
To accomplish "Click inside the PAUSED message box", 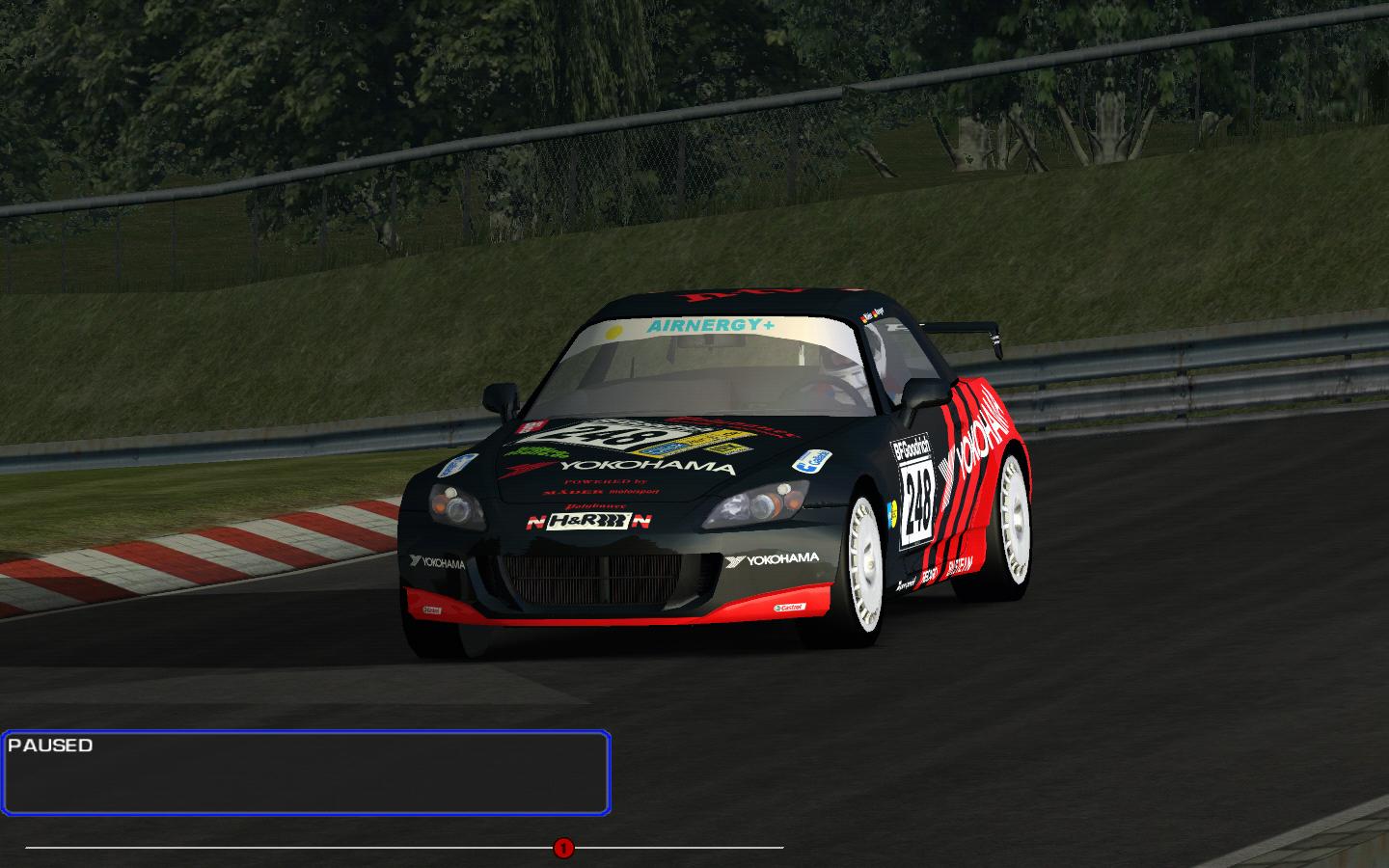I will [x=305, y=773].
